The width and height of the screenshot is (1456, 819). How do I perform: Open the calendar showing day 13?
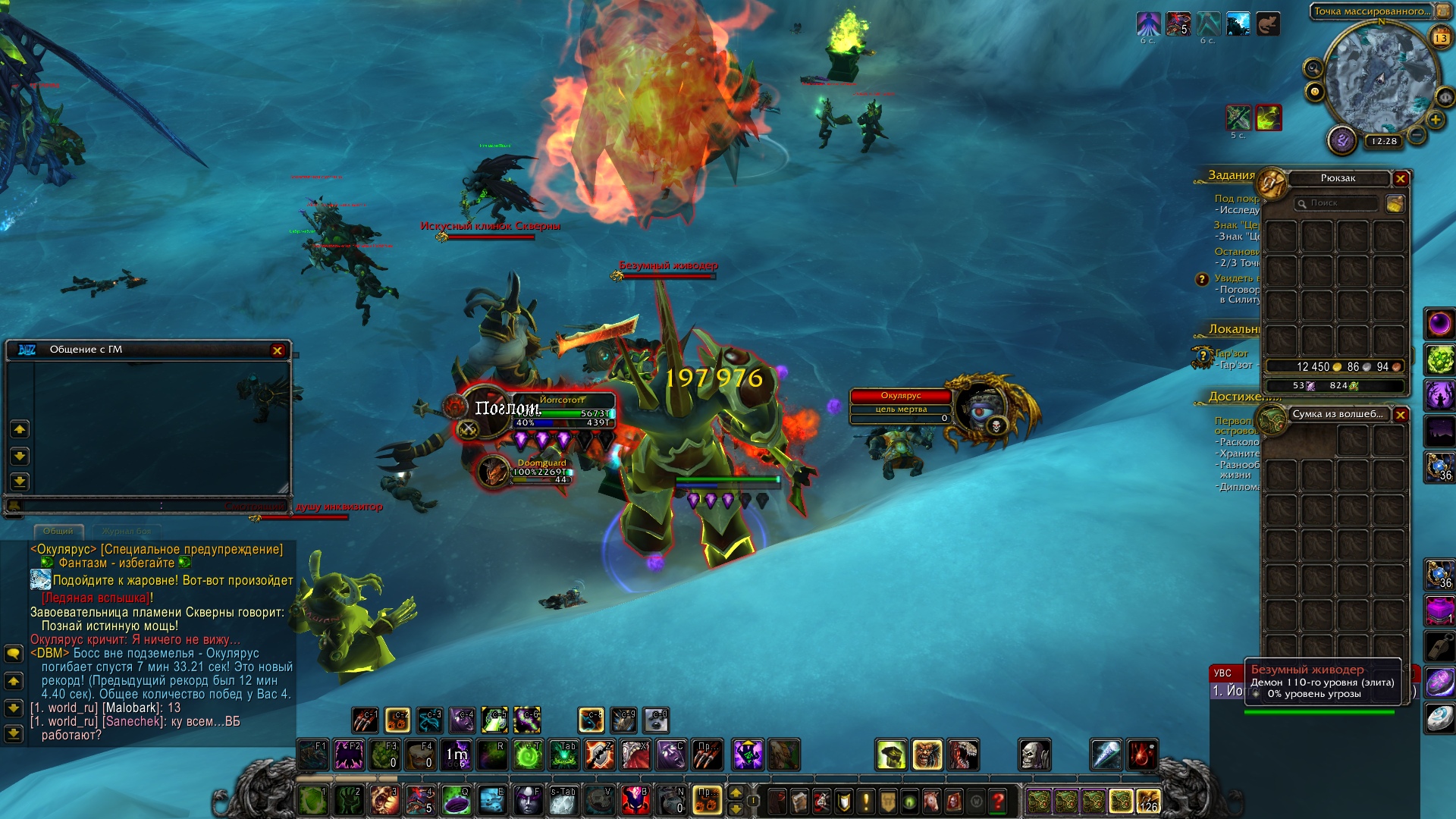[1440, 37]
